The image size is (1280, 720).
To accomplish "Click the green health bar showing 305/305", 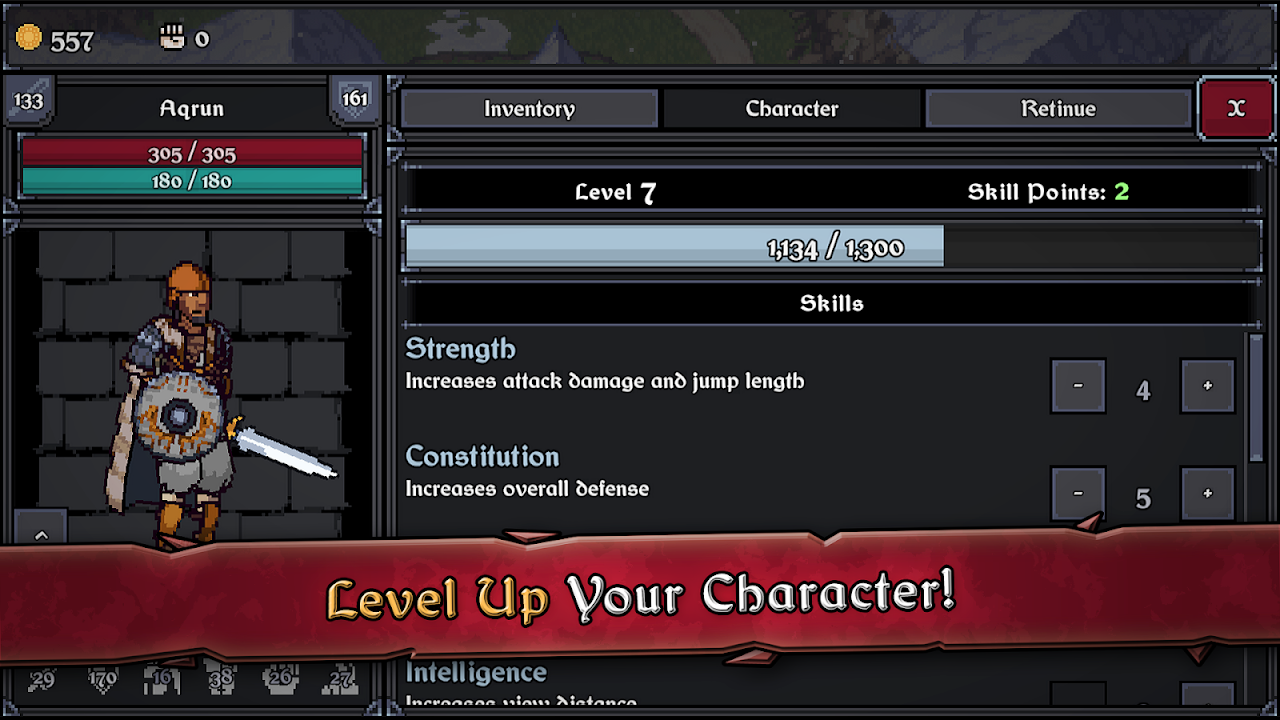I will point(192,154).
